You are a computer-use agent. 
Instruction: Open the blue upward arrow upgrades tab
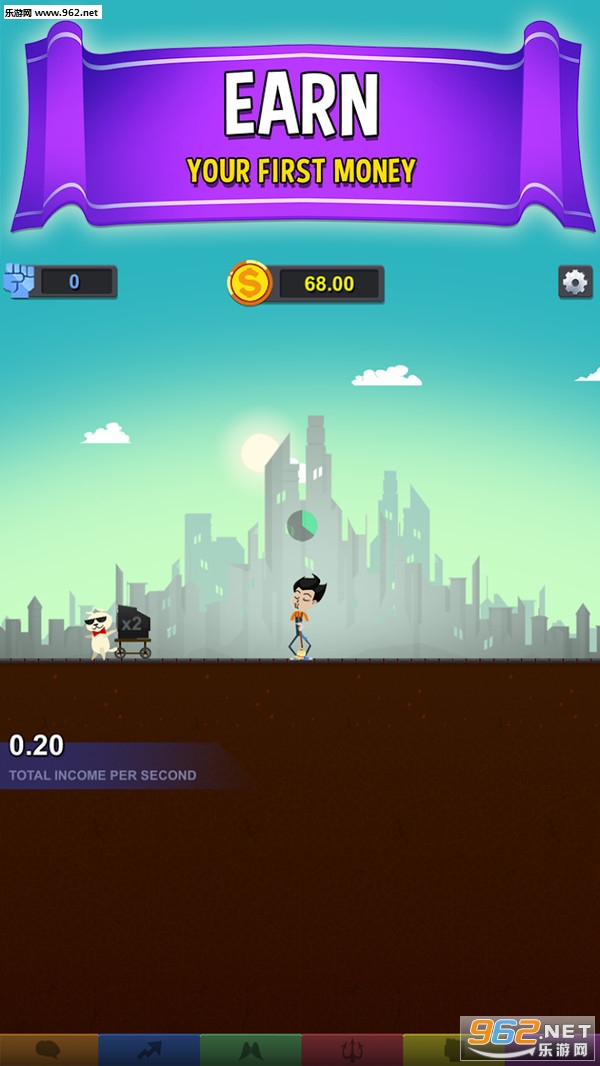(x=149, y=1050)
